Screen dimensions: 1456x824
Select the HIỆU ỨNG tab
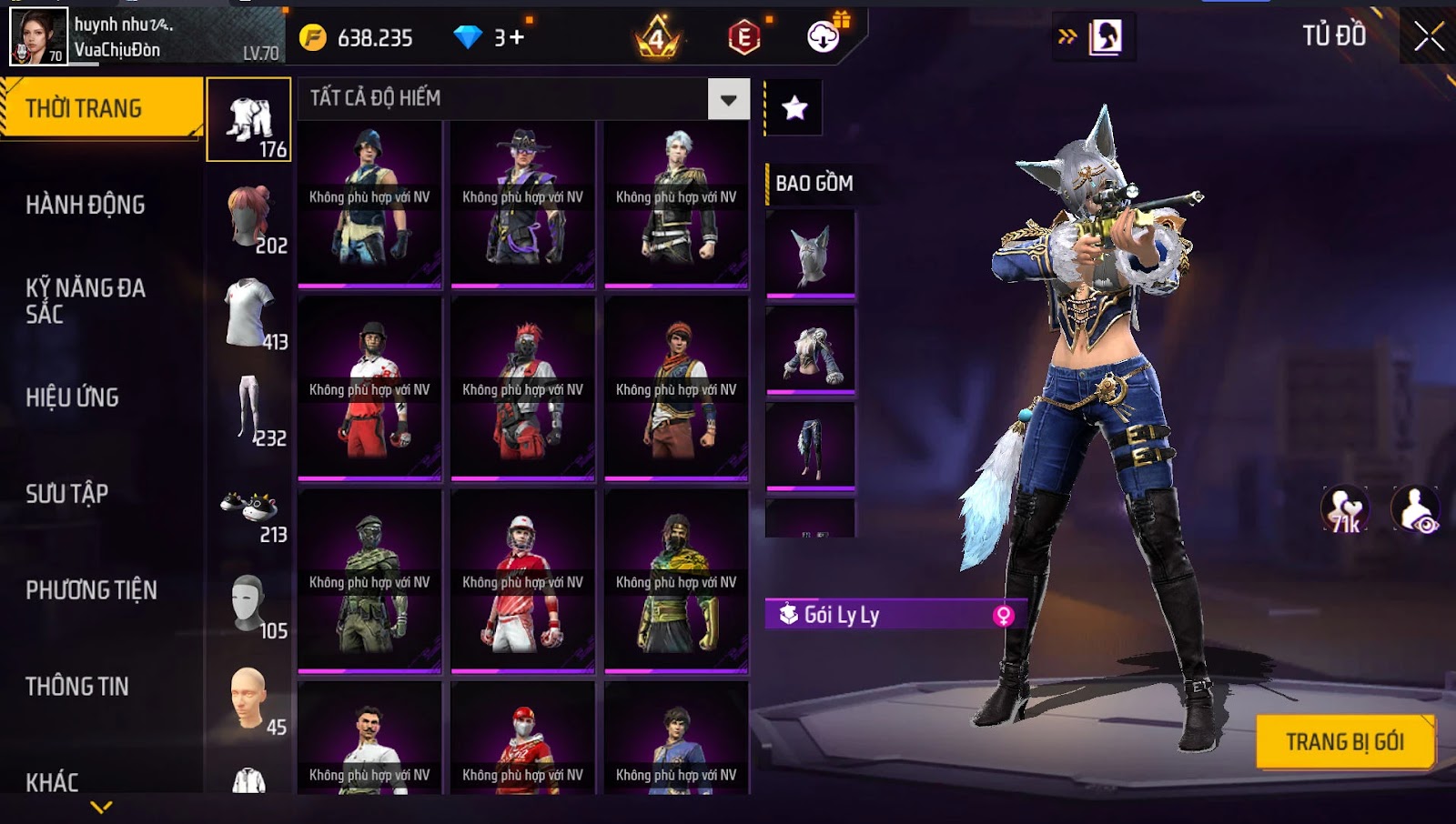tap(73, 397)
